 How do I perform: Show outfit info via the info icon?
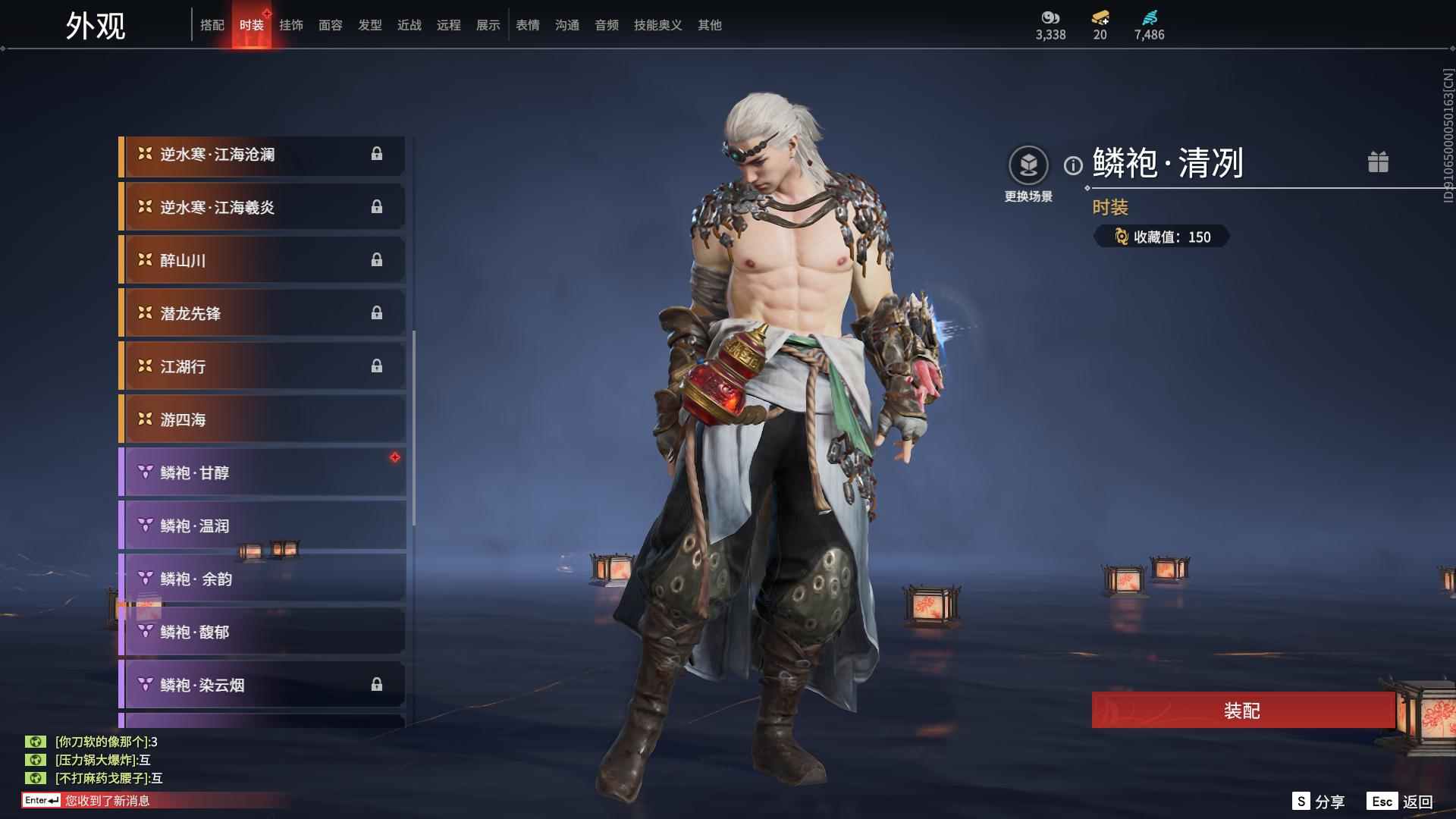[x=1073, y=165]
